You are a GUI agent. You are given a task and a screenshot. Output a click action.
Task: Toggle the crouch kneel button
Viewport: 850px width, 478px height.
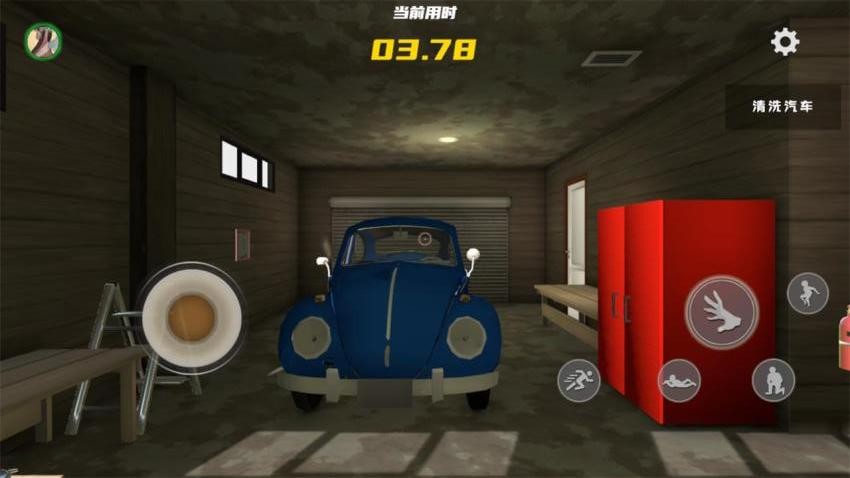pyautogui.click(x=773, y=380)
